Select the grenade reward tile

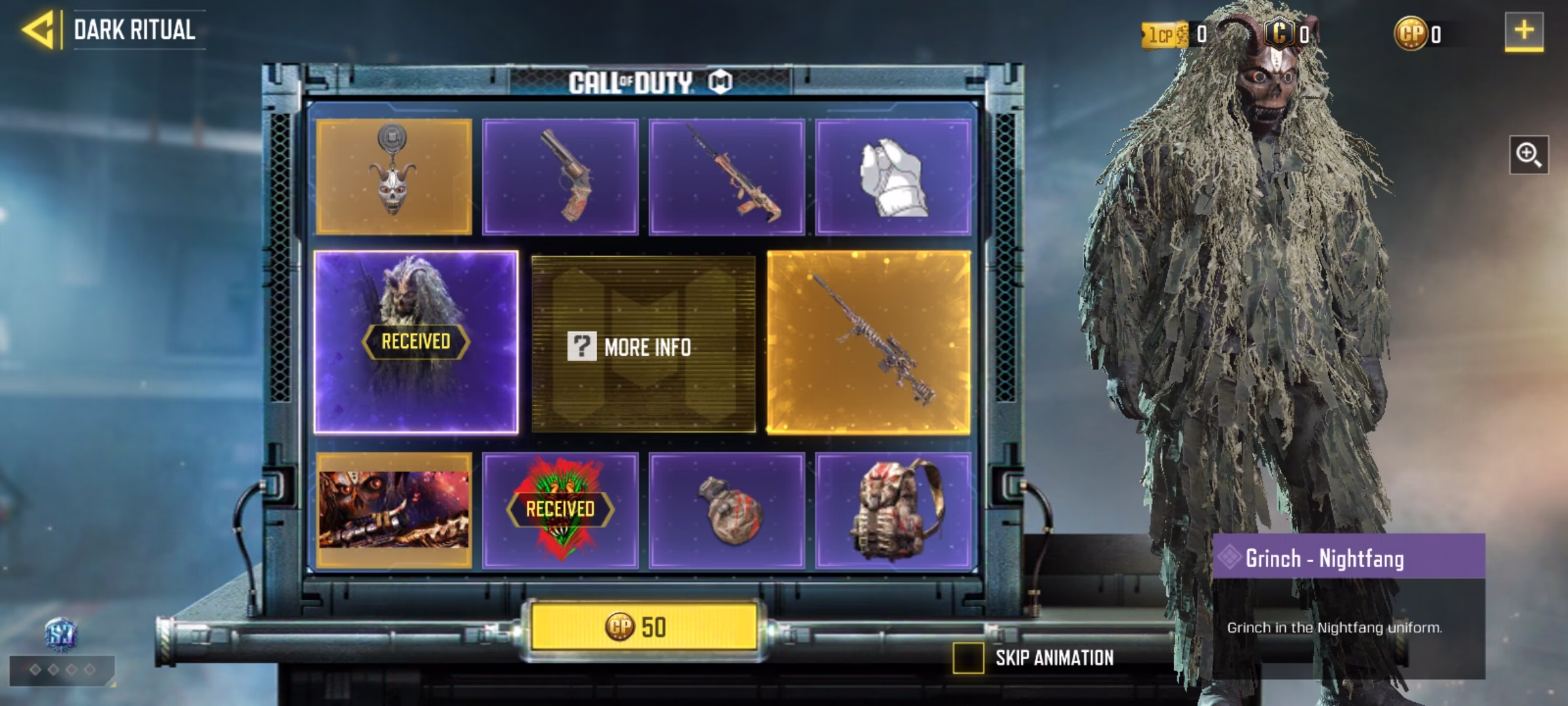(727, 510)
